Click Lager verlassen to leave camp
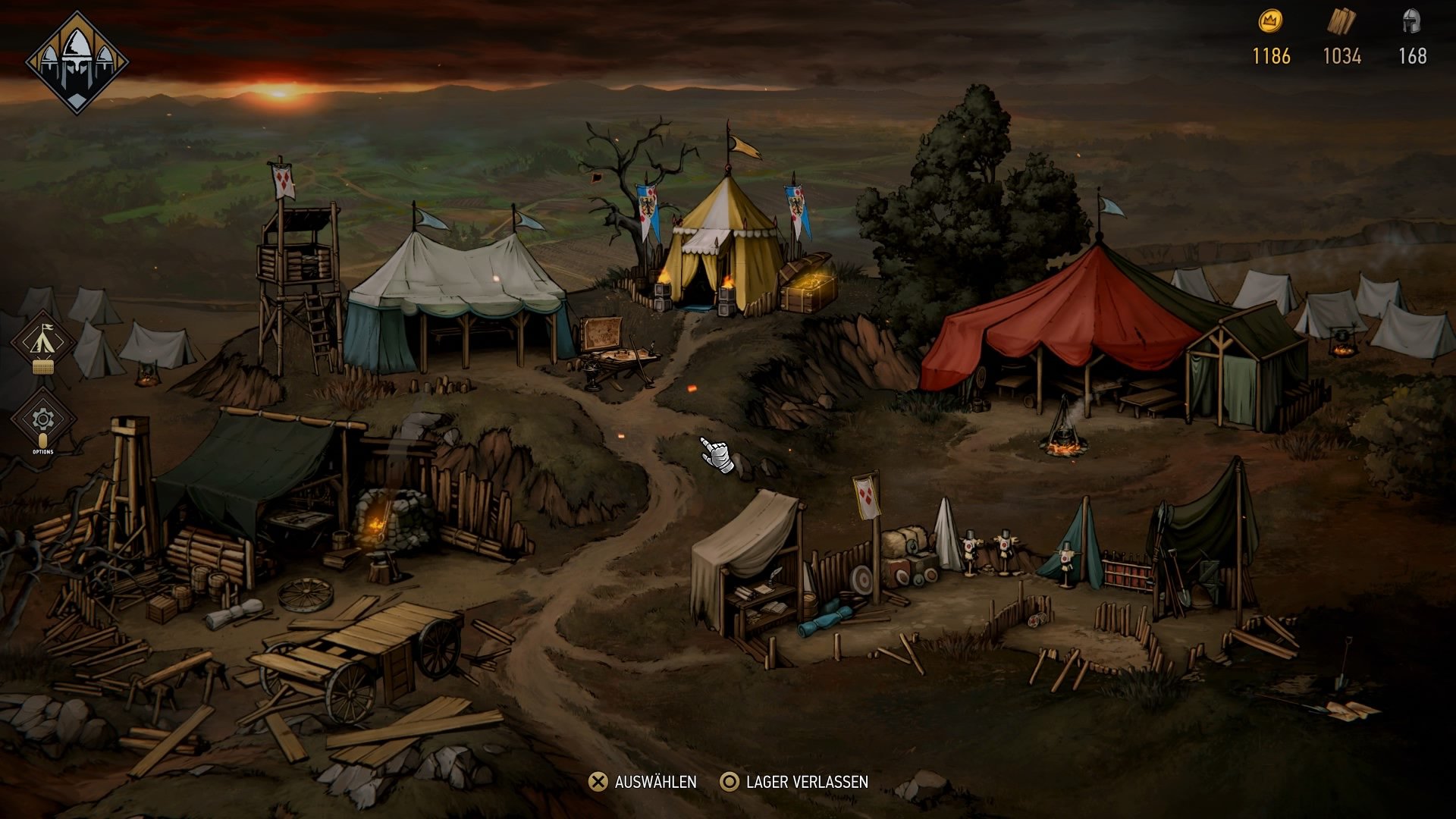 [x=807, y=781]
